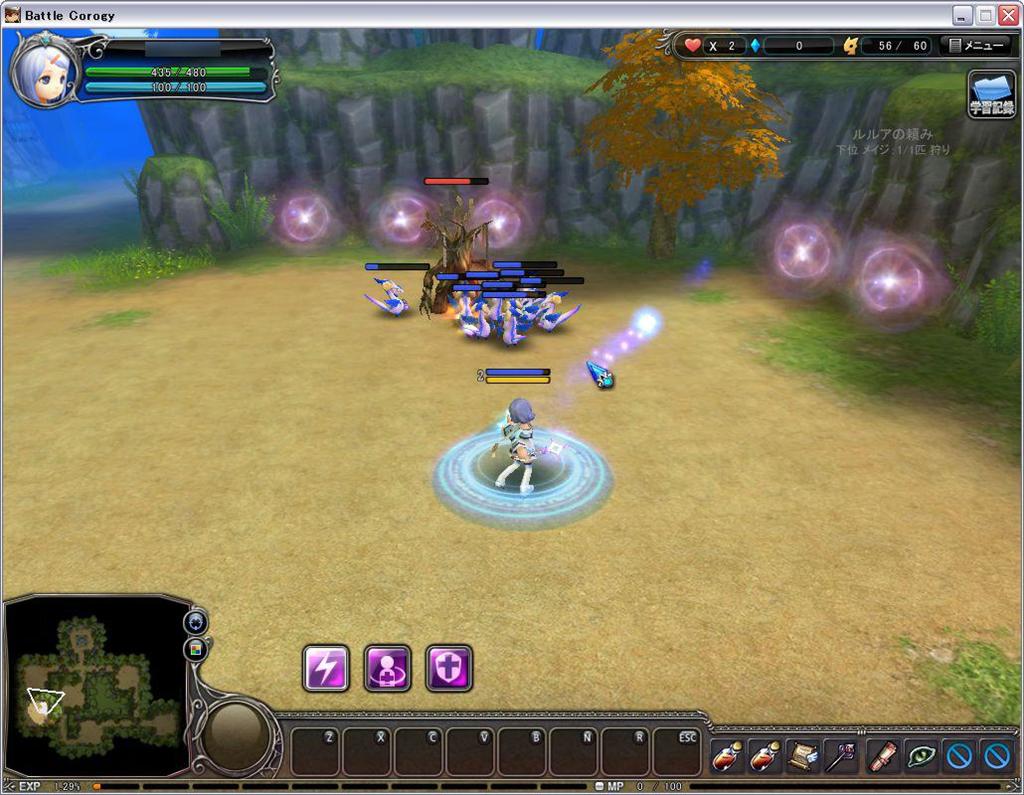Click the round orb beside the minimap

point(239,736)
